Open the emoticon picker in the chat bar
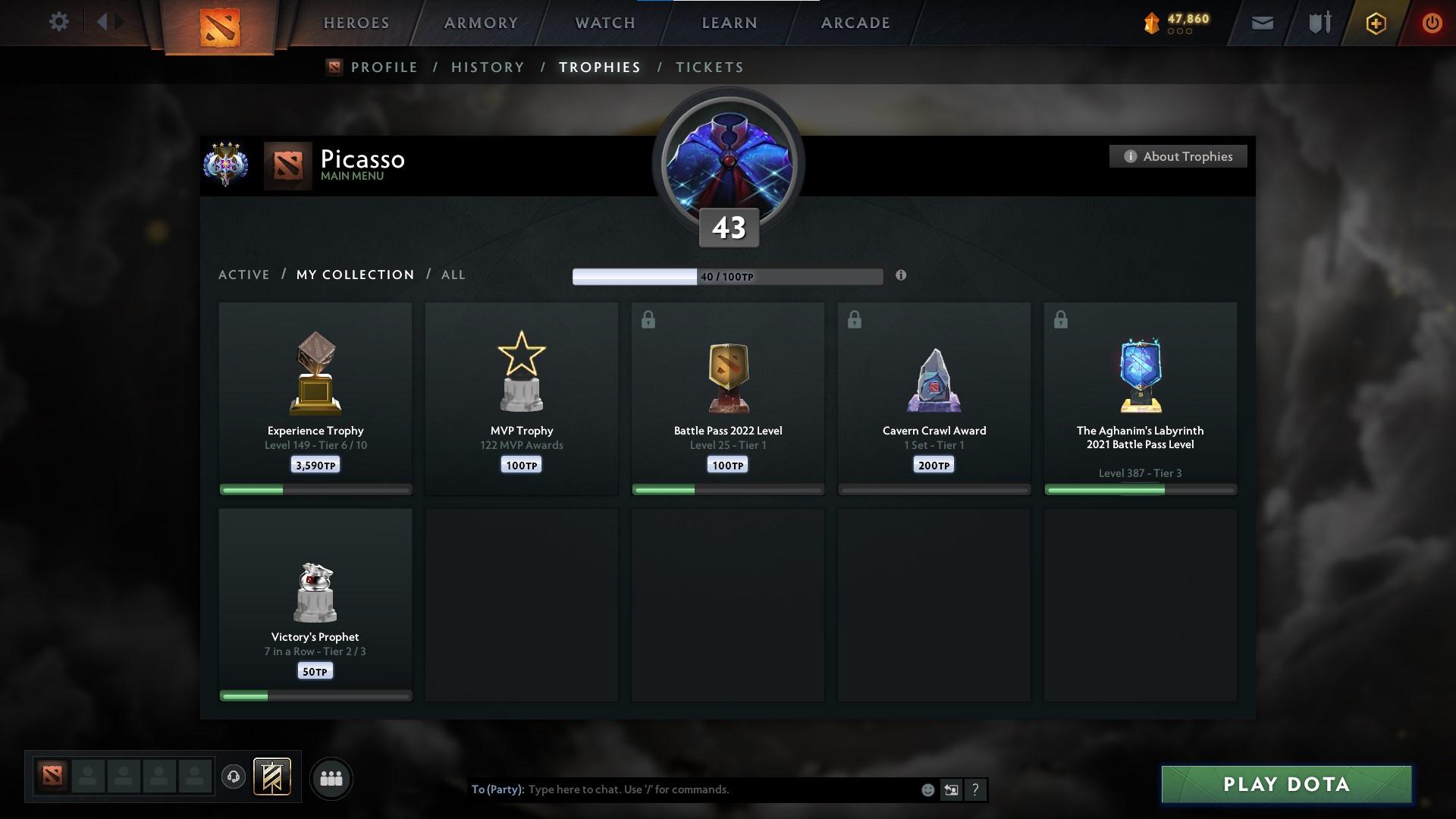Viewport: 1456px width, 819px height. [927, 789]
